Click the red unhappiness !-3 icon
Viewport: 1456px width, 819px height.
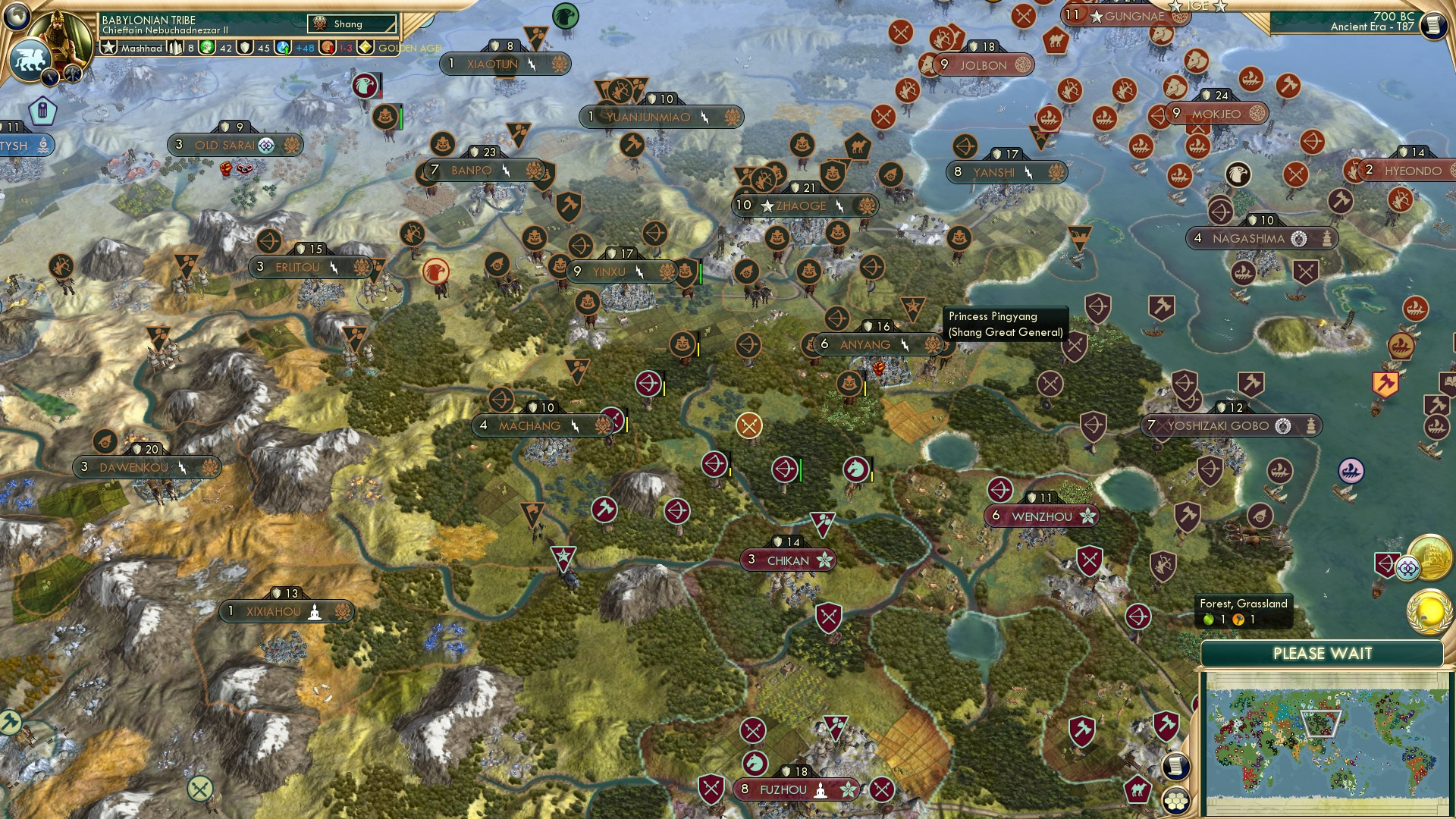tap(328, 49)
